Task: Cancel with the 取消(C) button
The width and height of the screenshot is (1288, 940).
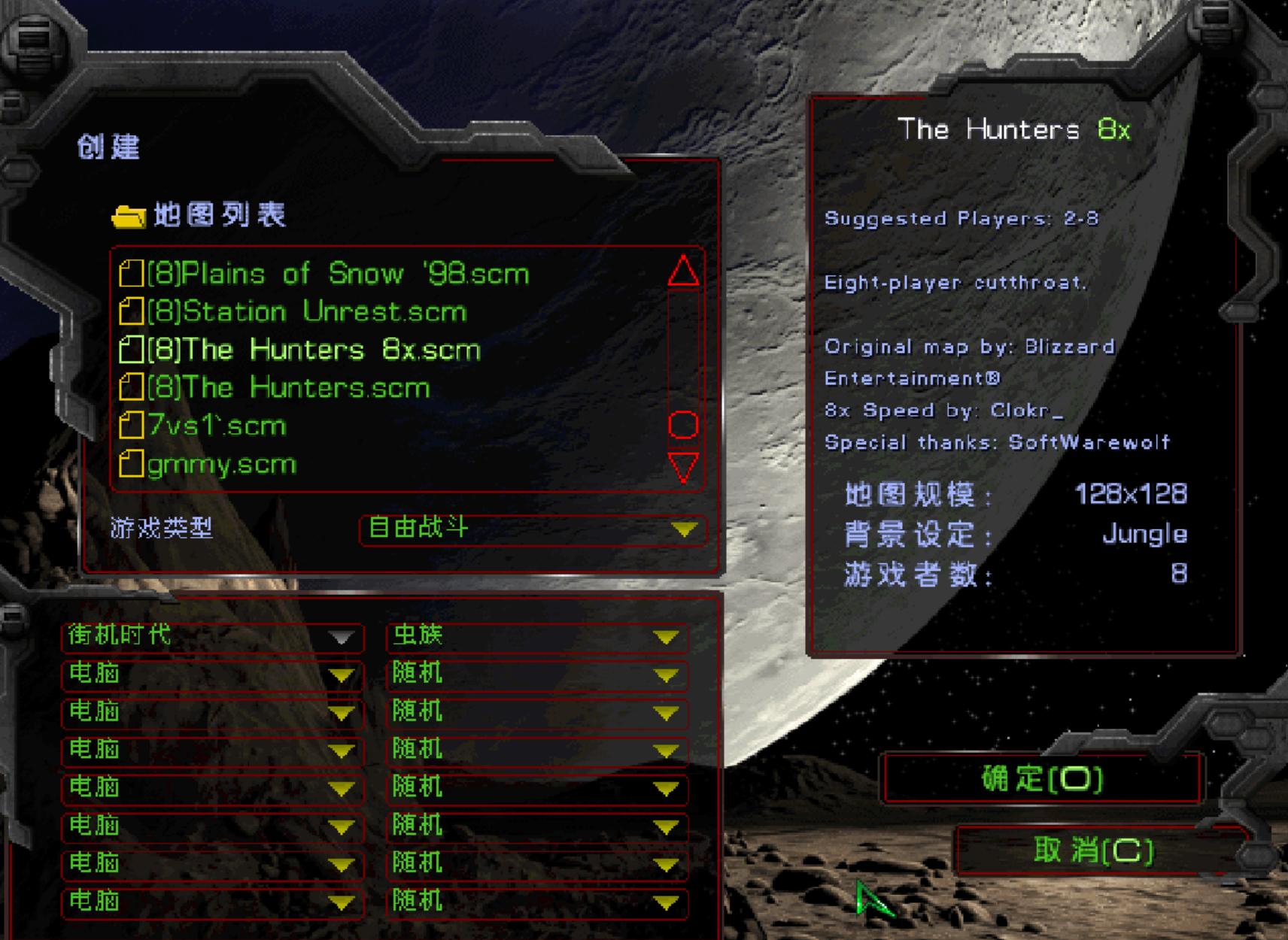Action: [x=1093, y=851]
